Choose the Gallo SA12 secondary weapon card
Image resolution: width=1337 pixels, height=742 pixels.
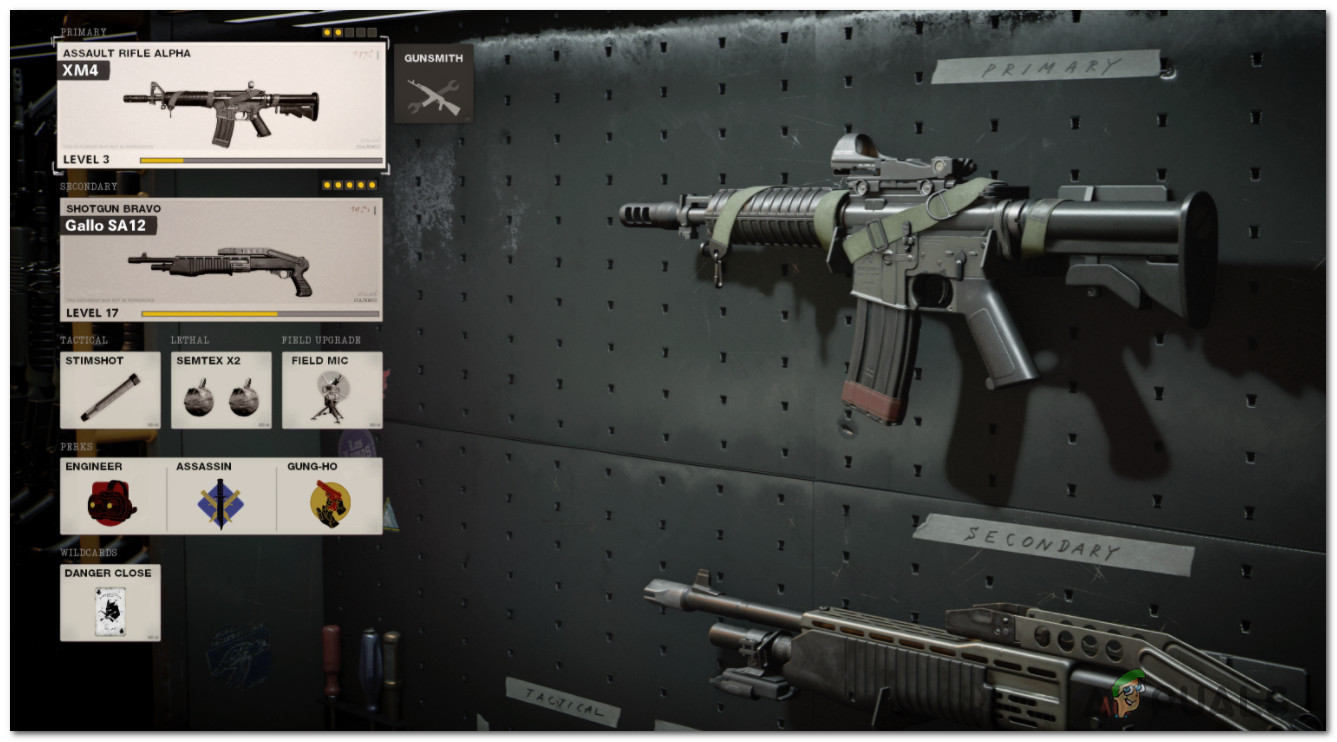point(220,259)
